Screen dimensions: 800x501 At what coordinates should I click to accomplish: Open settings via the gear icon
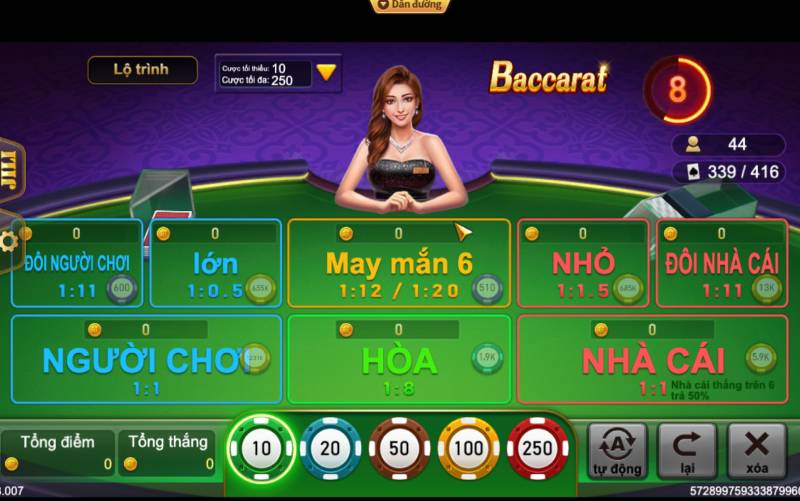(9, 241)
